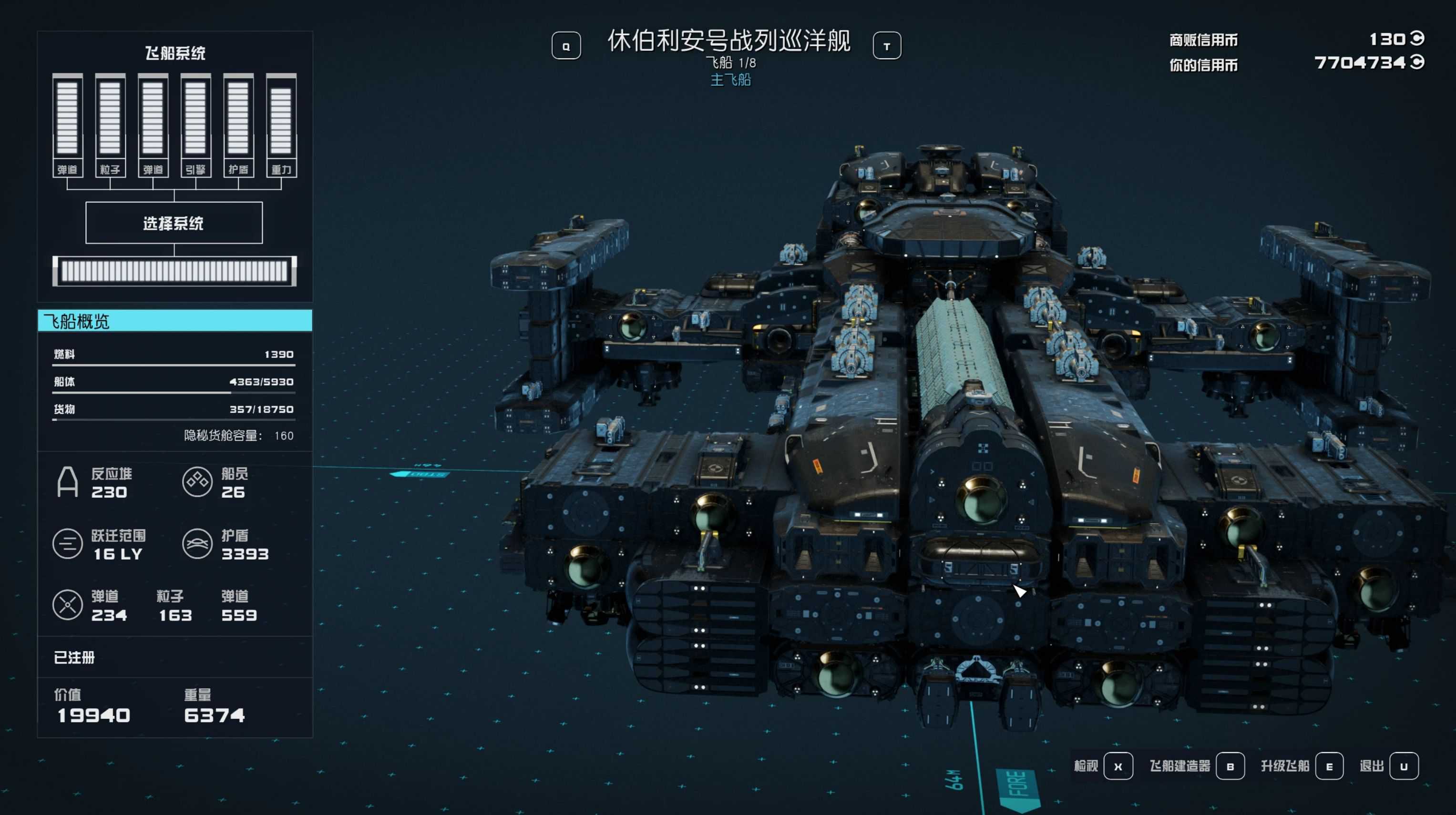Select the 引擎 engine system column
Image resolution: width=1456 pixels, height=815 pixels.
coord(195,125)
